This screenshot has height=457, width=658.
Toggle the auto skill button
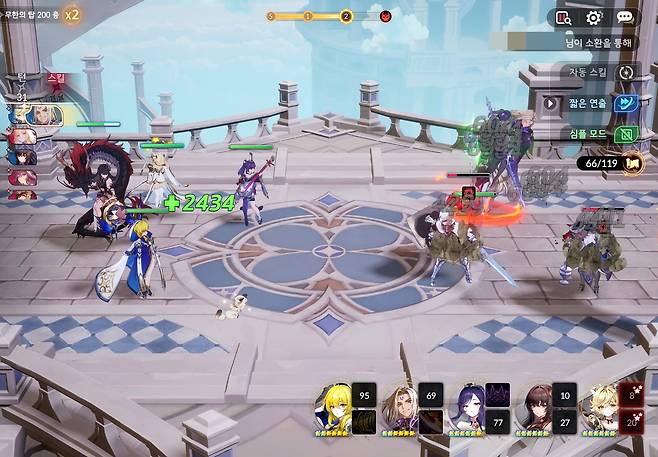(x=627, y=72)
